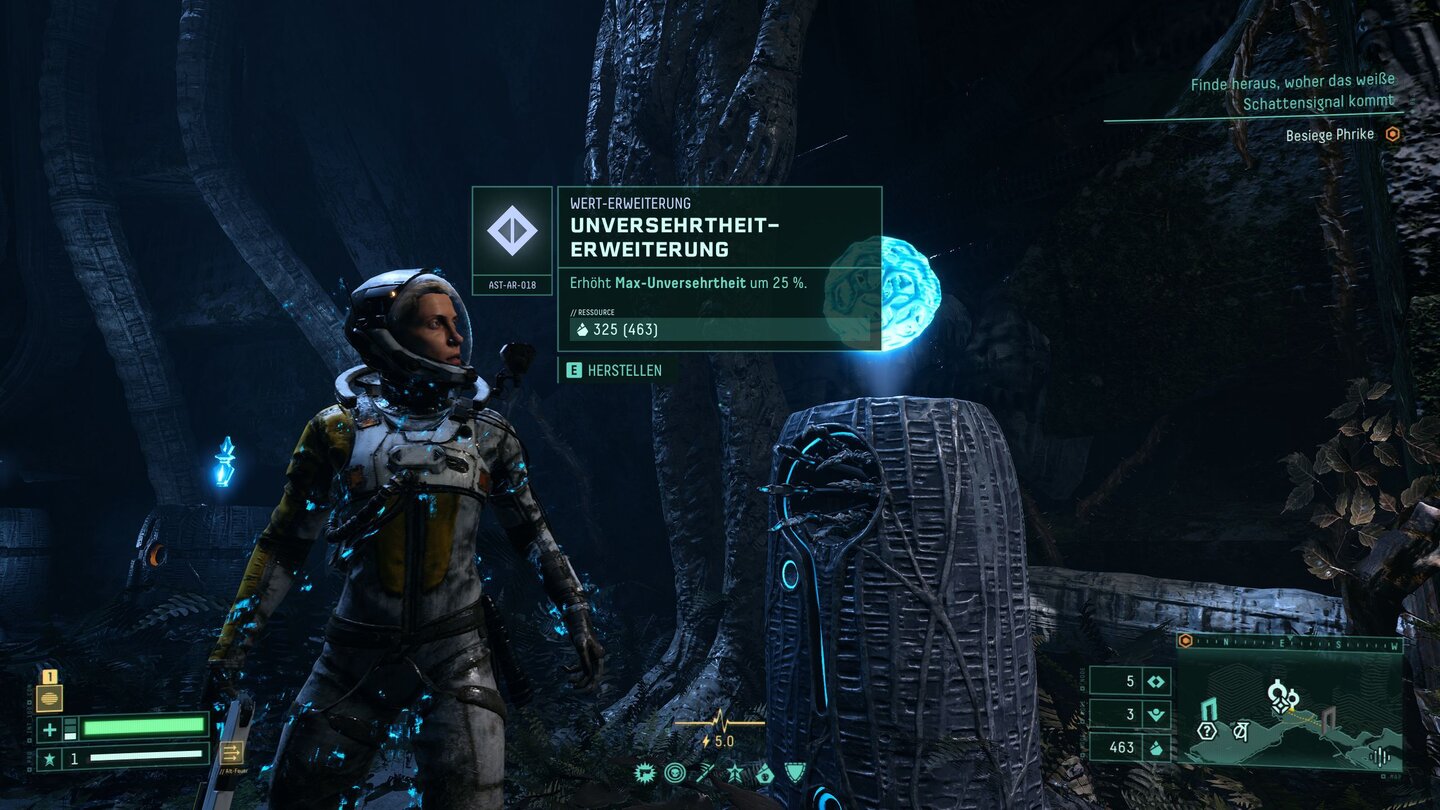Select the teal gate marker on minimap

click(1209, 708)
